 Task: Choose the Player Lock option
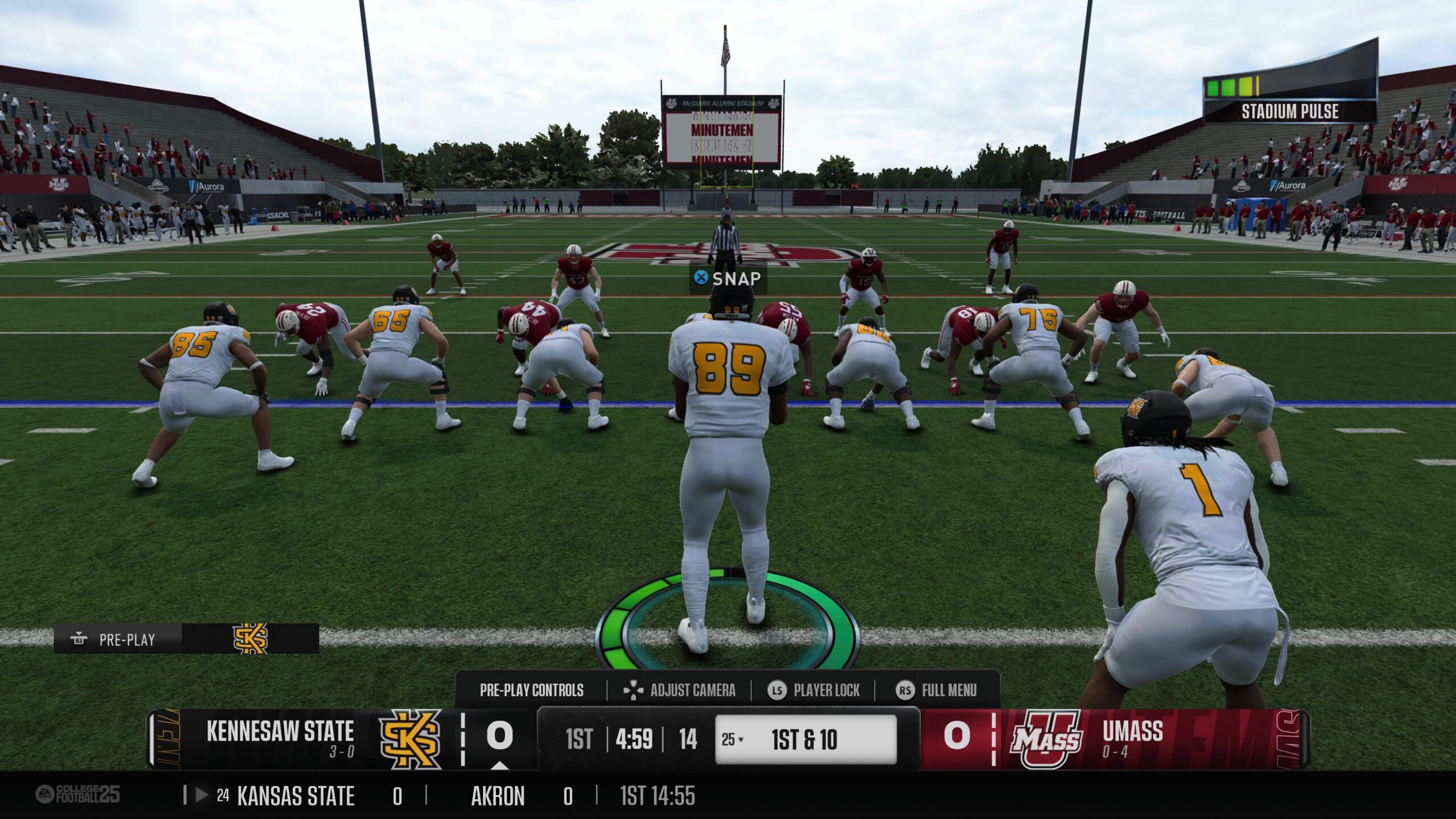coord(814,690)
